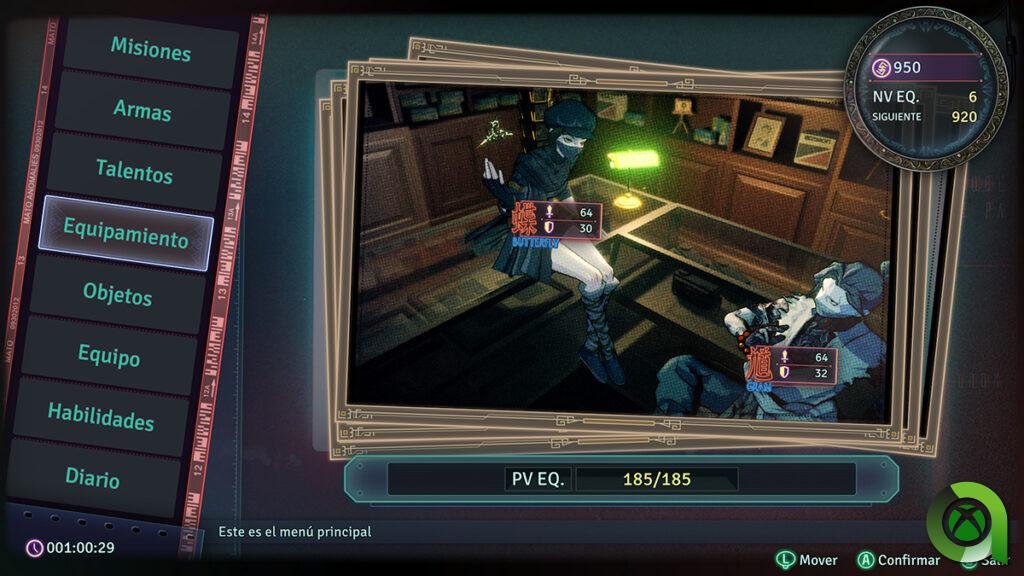The image size is (1024, 576).
Task: Show the Habilidades screen
Action: 101,416
